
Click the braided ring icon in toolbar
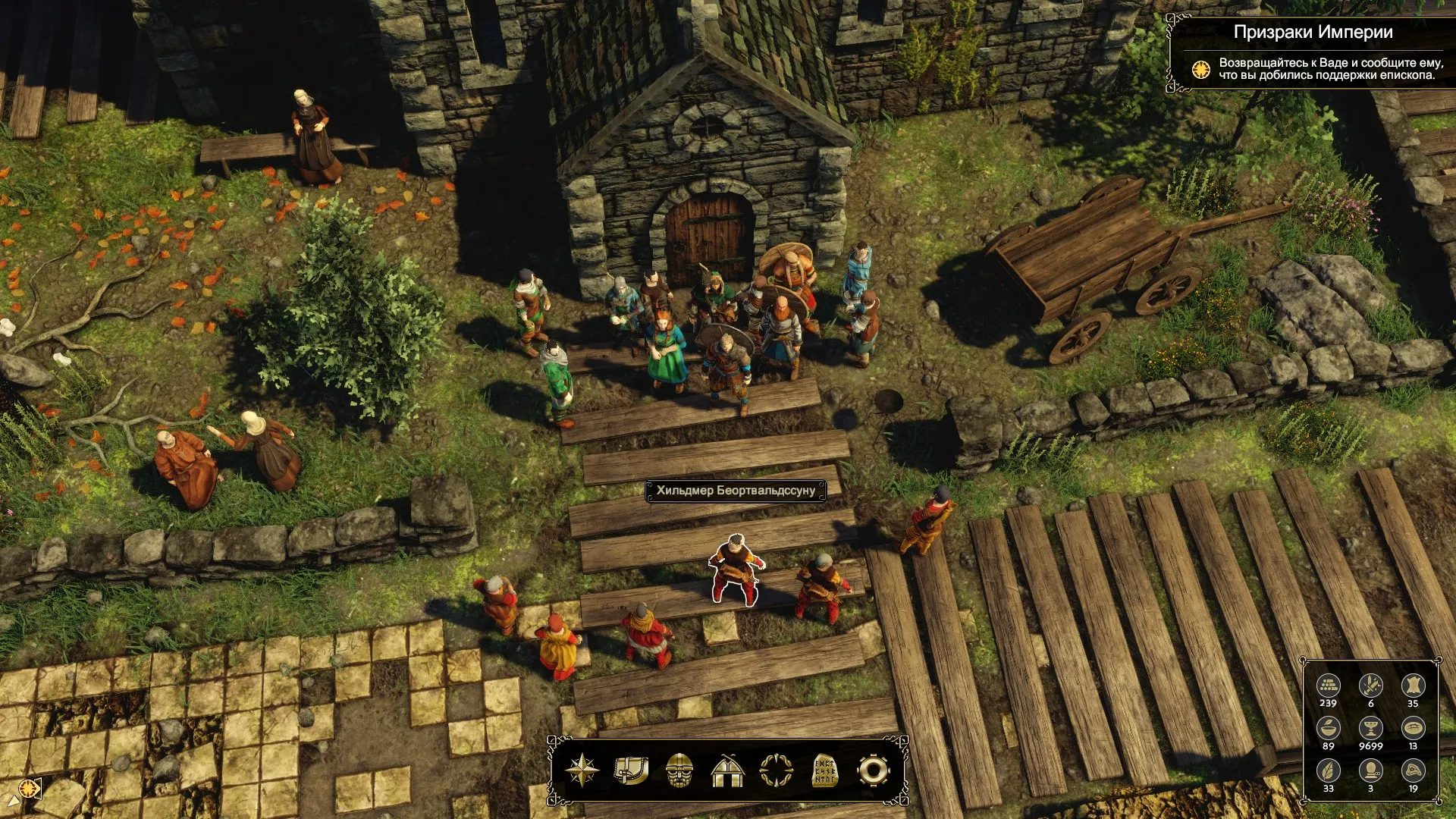[777, 770]
